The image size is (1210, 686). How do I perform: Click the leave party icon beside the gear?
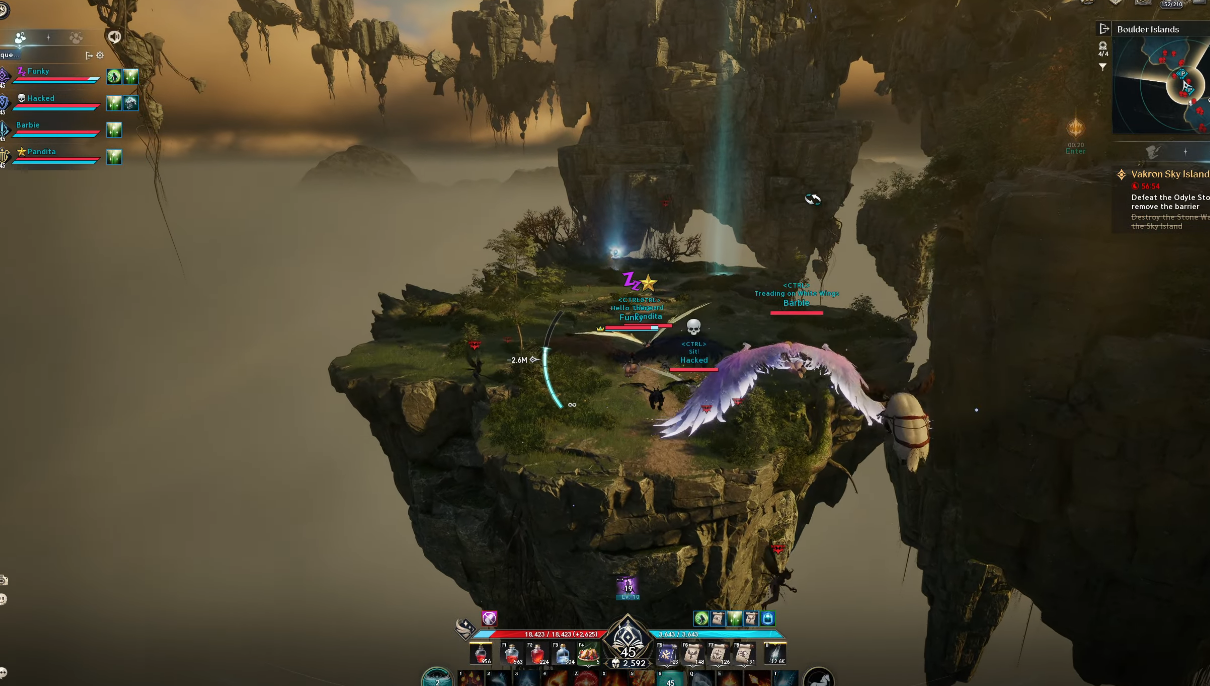[89, 55]
